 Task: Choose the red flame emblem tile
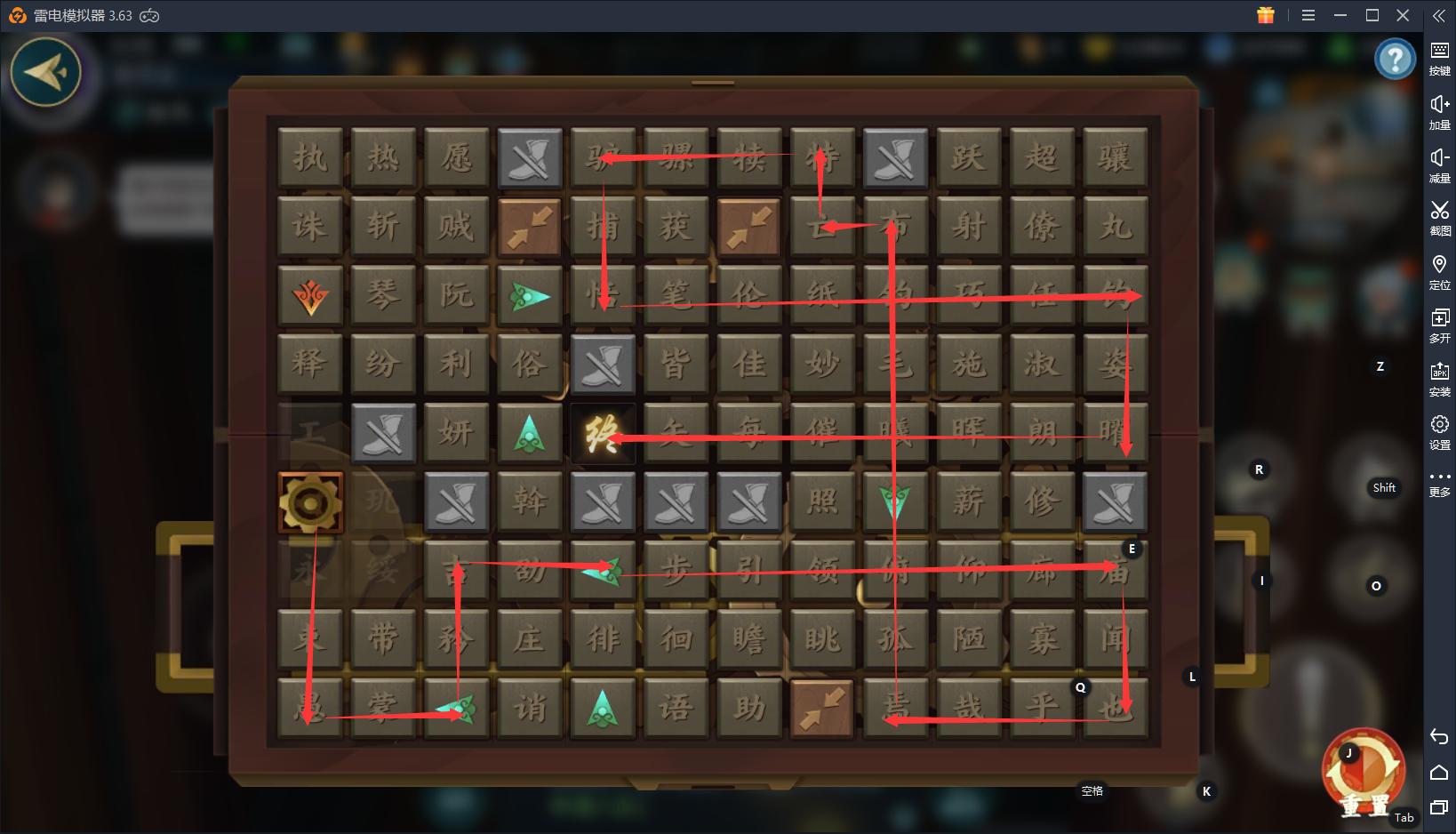(310, 296)
